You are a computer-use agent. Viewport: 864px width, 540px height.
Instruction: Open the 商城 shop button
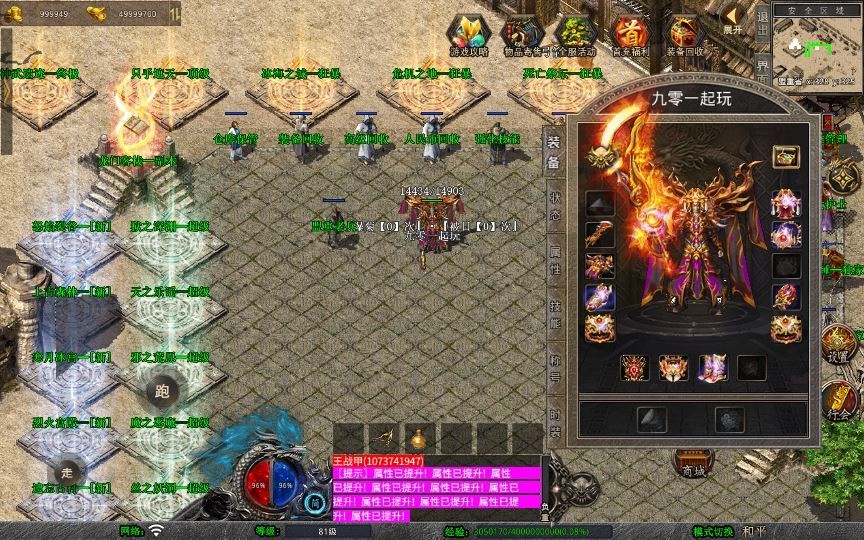coord(692,462)
